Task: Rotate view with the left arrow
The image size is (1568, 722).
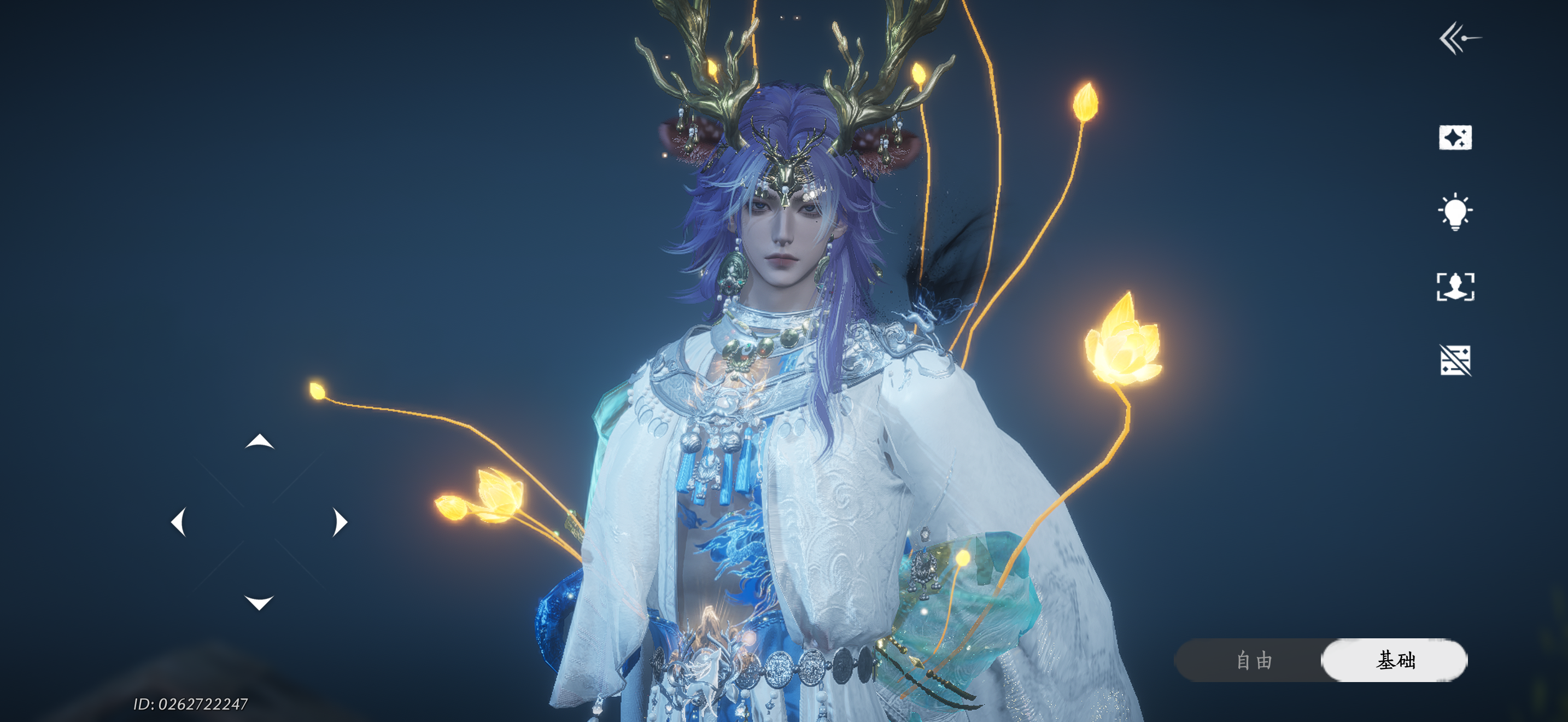Action: point(178,522)
